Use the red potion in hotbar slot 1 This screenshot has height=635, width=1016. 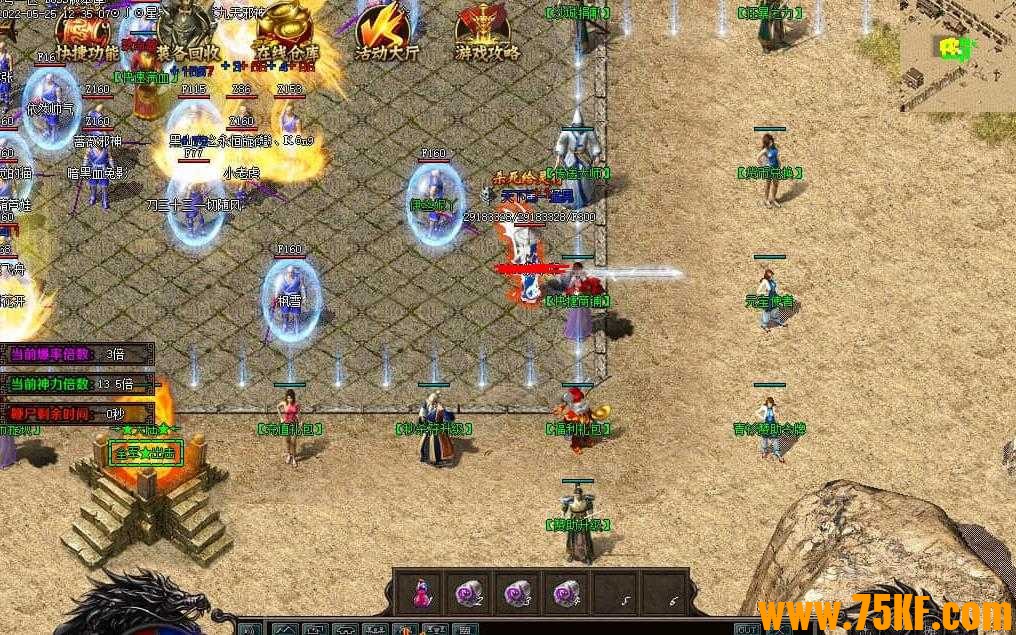click(x=420, y=593)
